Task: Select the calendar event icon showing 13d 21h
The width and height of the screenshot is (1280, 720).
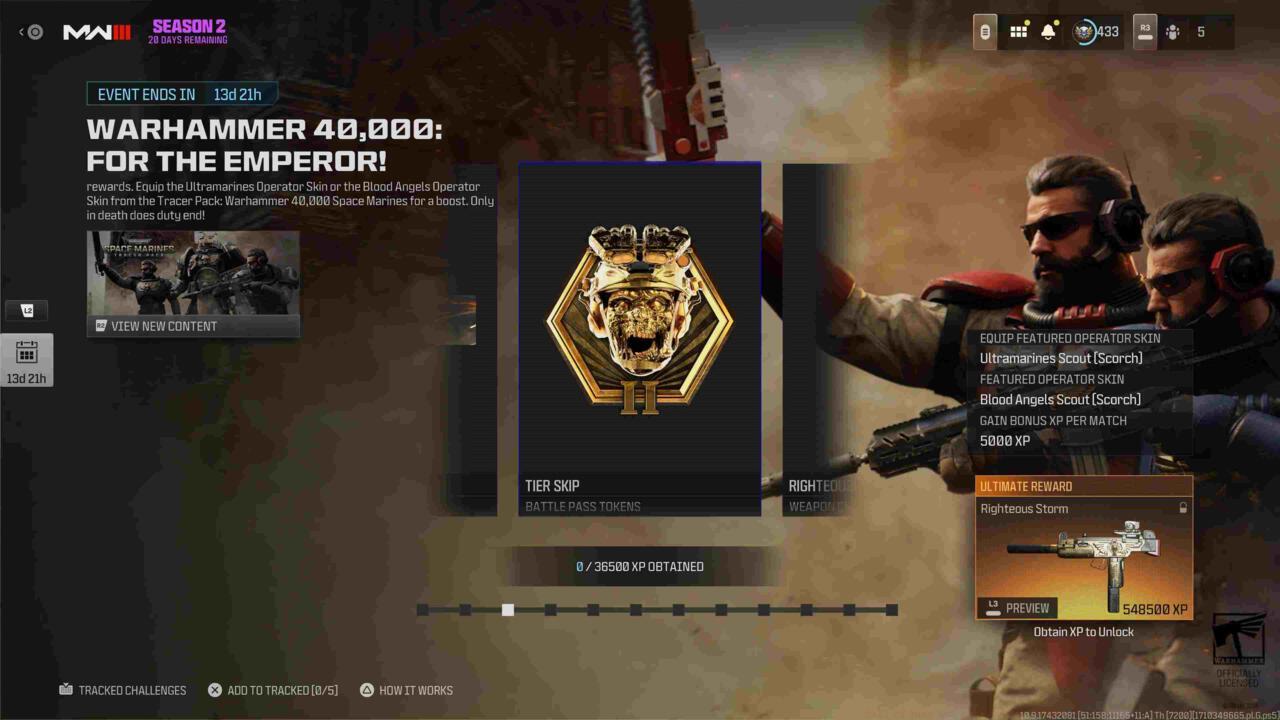Action: (x=27, y=360)
